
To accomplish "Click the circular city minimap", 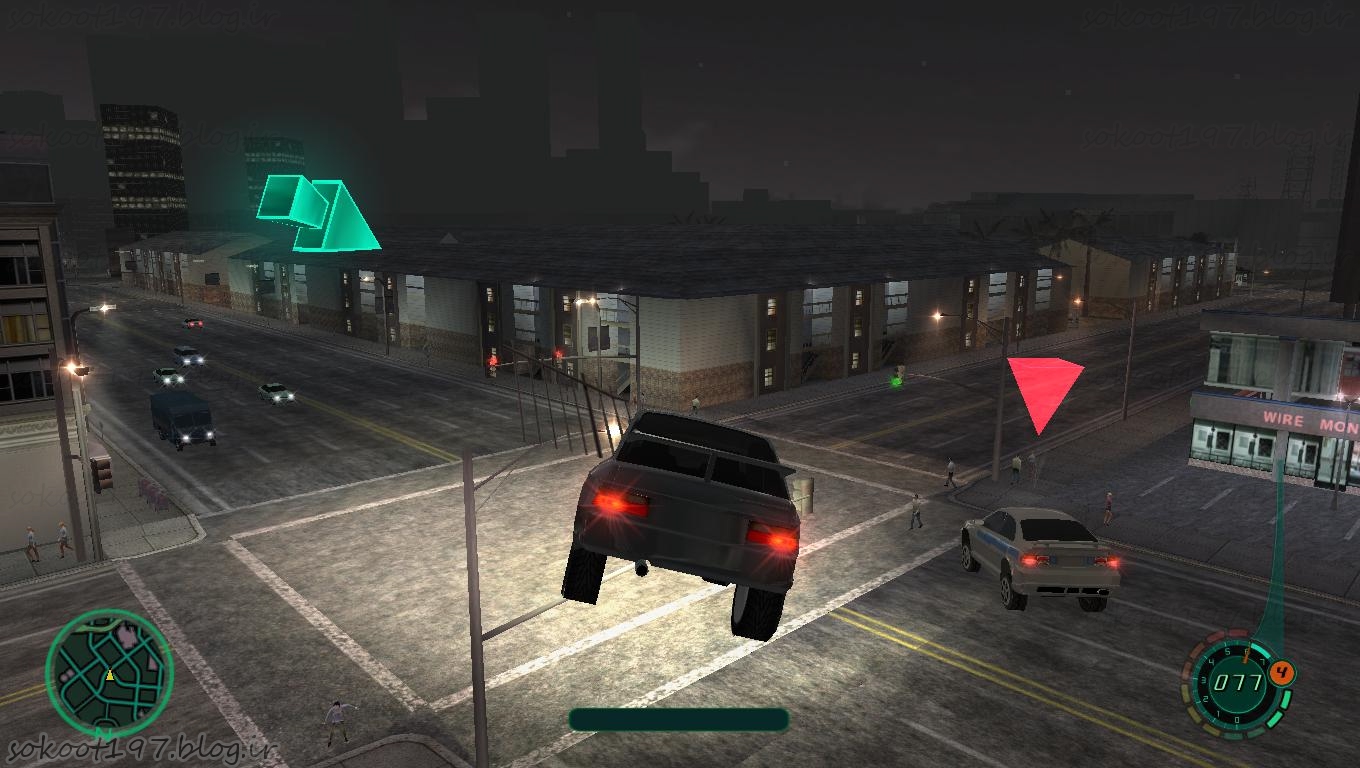I will point(109,674).
